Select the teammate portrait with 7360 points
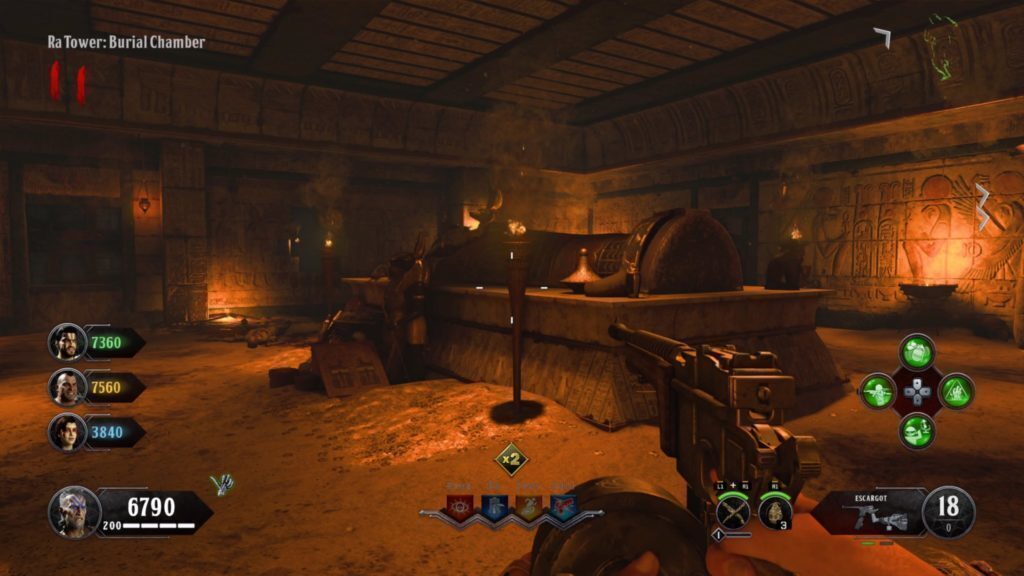Image resolution: width=1024 pixels, height=576 pixels. click(67, 342)
